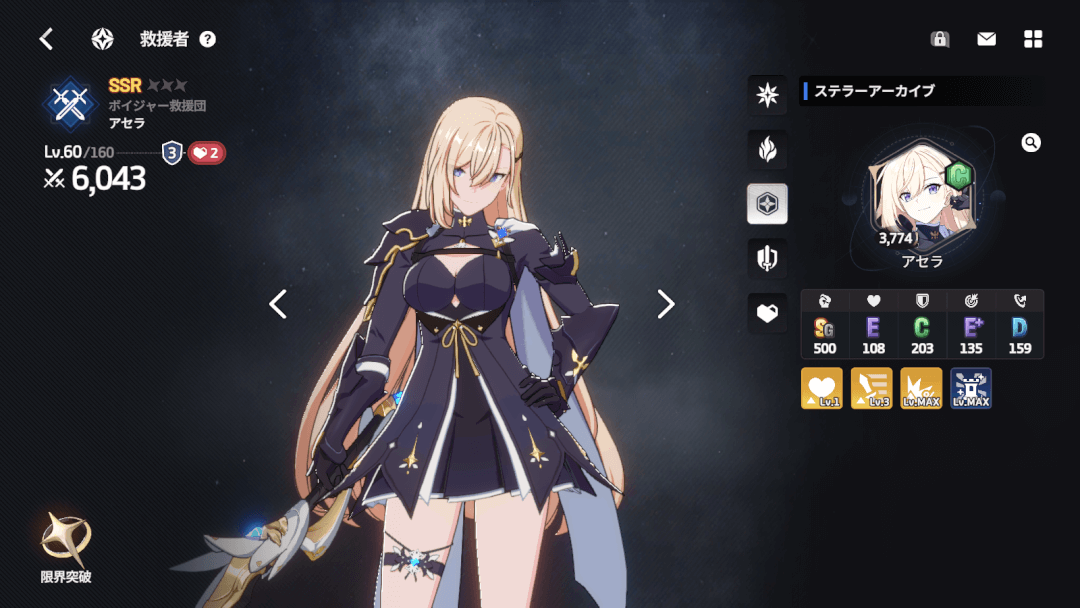The height and width of the screenshot is (608, 1080).
Task: Select the four-point star tab
Action: point(767,95)
